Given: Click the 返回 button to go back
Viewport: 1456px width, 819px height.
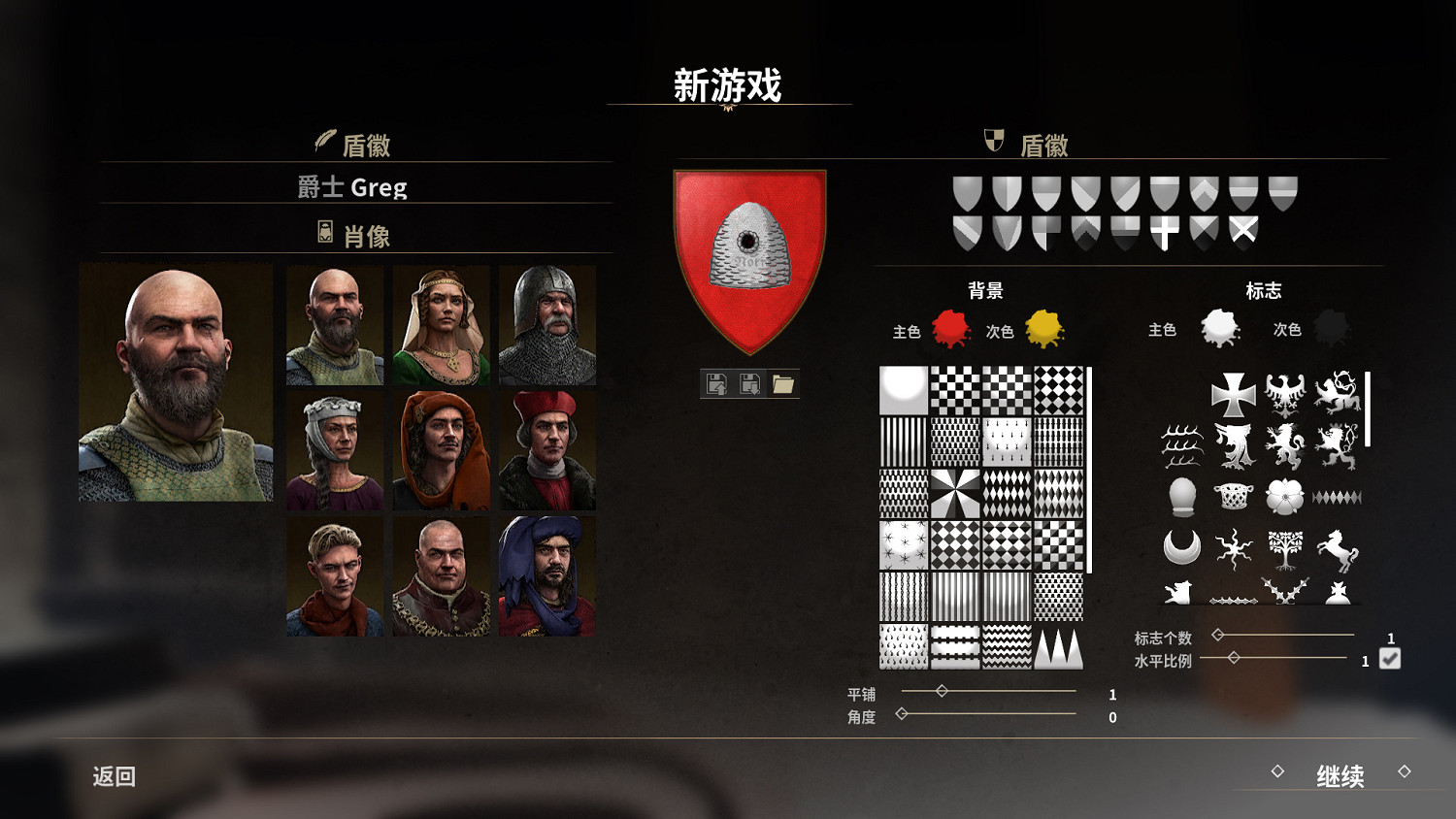Looking at the screenshot, I should [112, 777].
